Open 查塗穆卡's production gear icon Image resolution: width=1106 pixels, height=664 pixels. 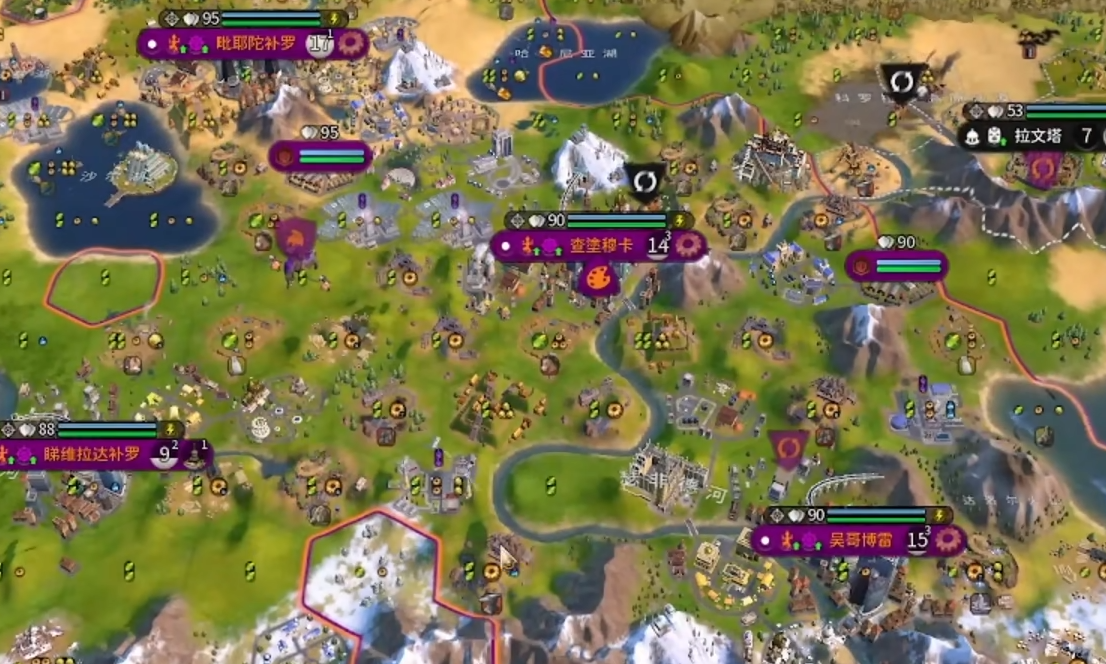687,245
